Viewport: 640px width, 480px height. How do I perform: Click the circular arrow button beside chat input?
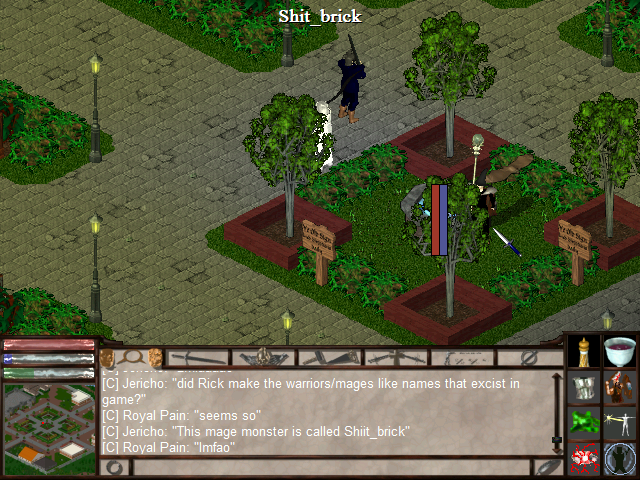click(x=115, y=466)
